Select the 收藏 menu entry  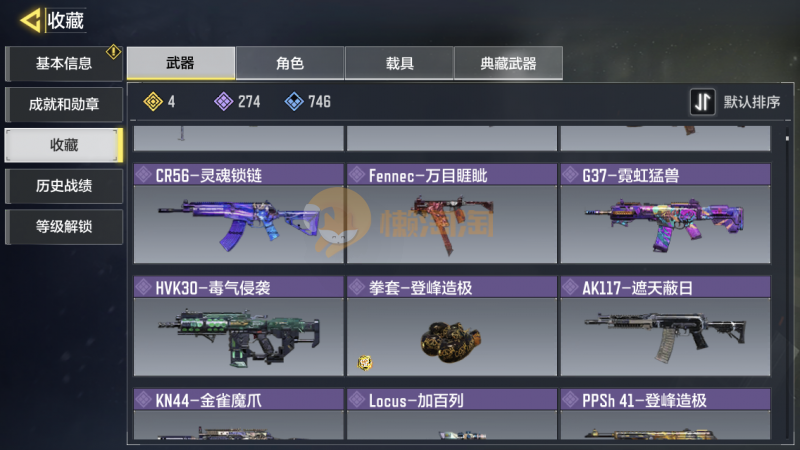tap(64, 145)
